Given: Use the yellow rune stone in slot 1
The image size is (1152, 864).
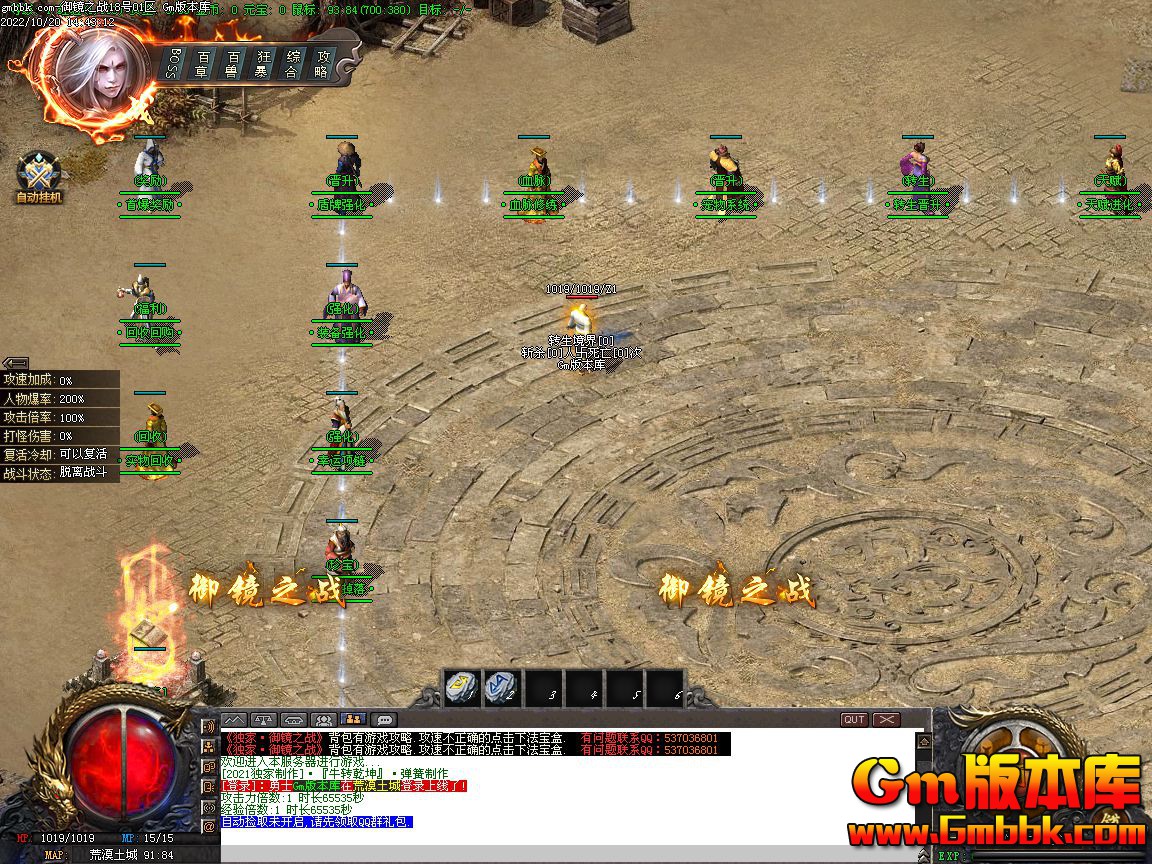Looking at the screenshot, I should point(460,687).
